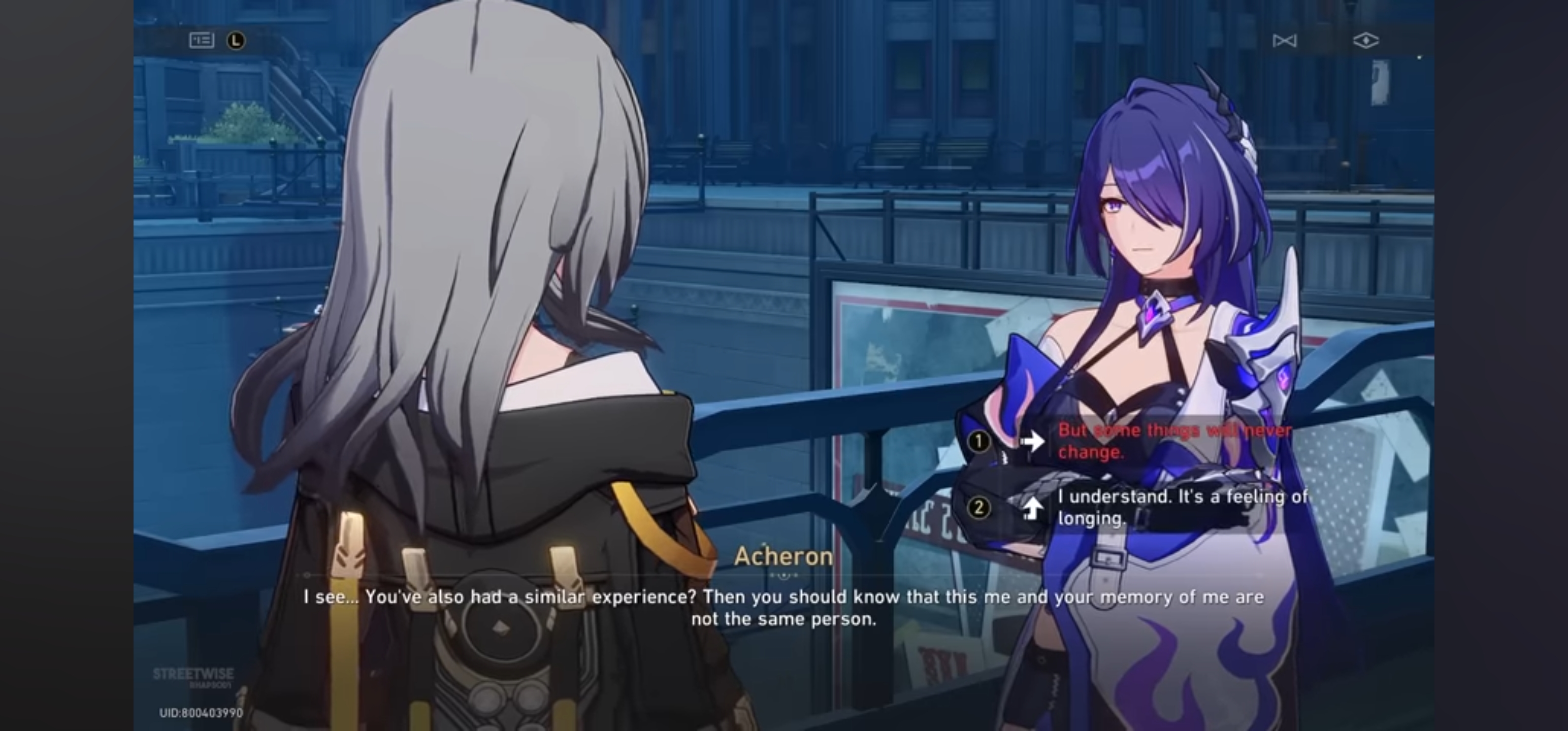Image resolution: width=1568 pixels, height=731 pixels.
Task: Toggle auto dialogue with the L button
Action: tap(237, 40)
